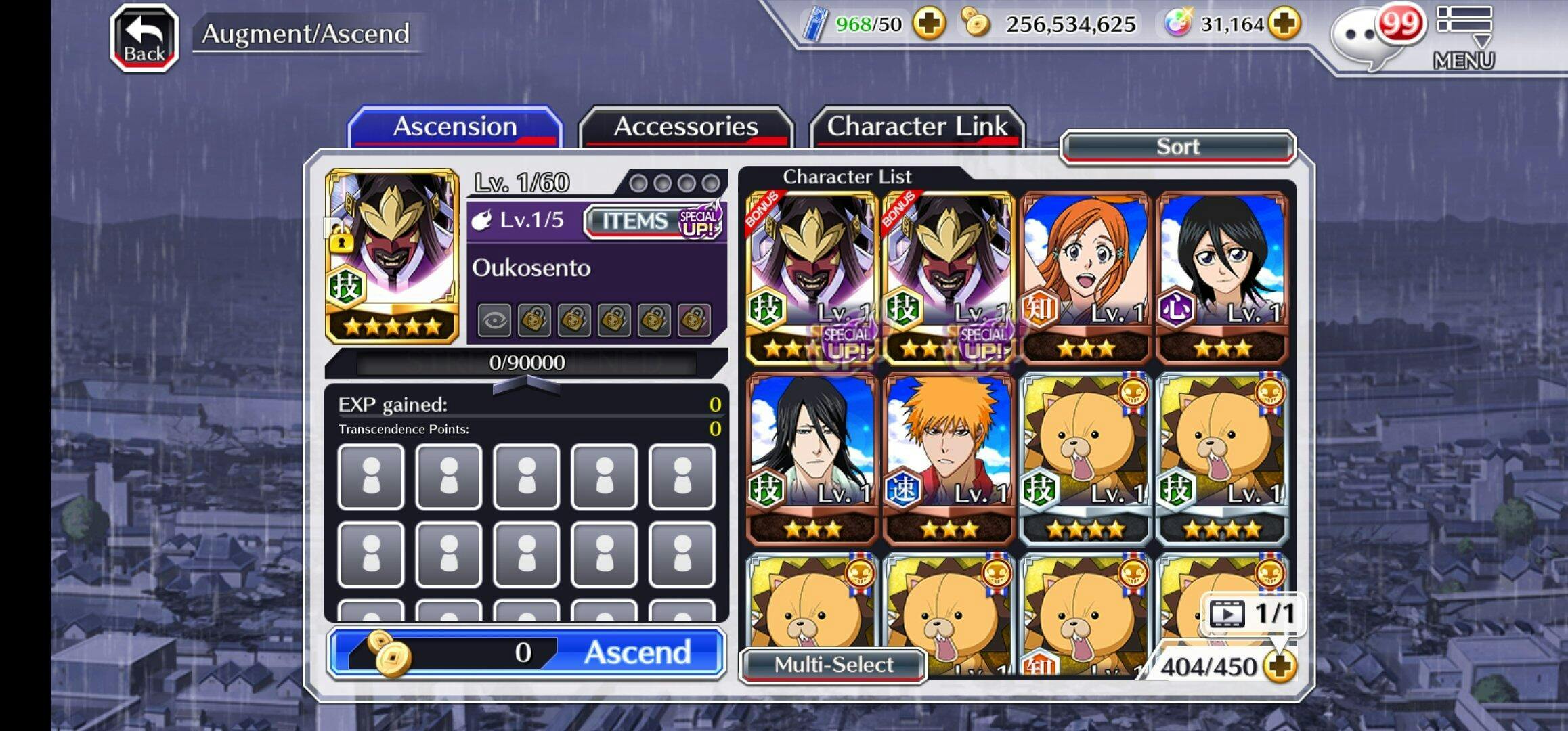Tap the eye icon under Oukosento
This screenshot has height=731, width=1568.
(494, 320)
